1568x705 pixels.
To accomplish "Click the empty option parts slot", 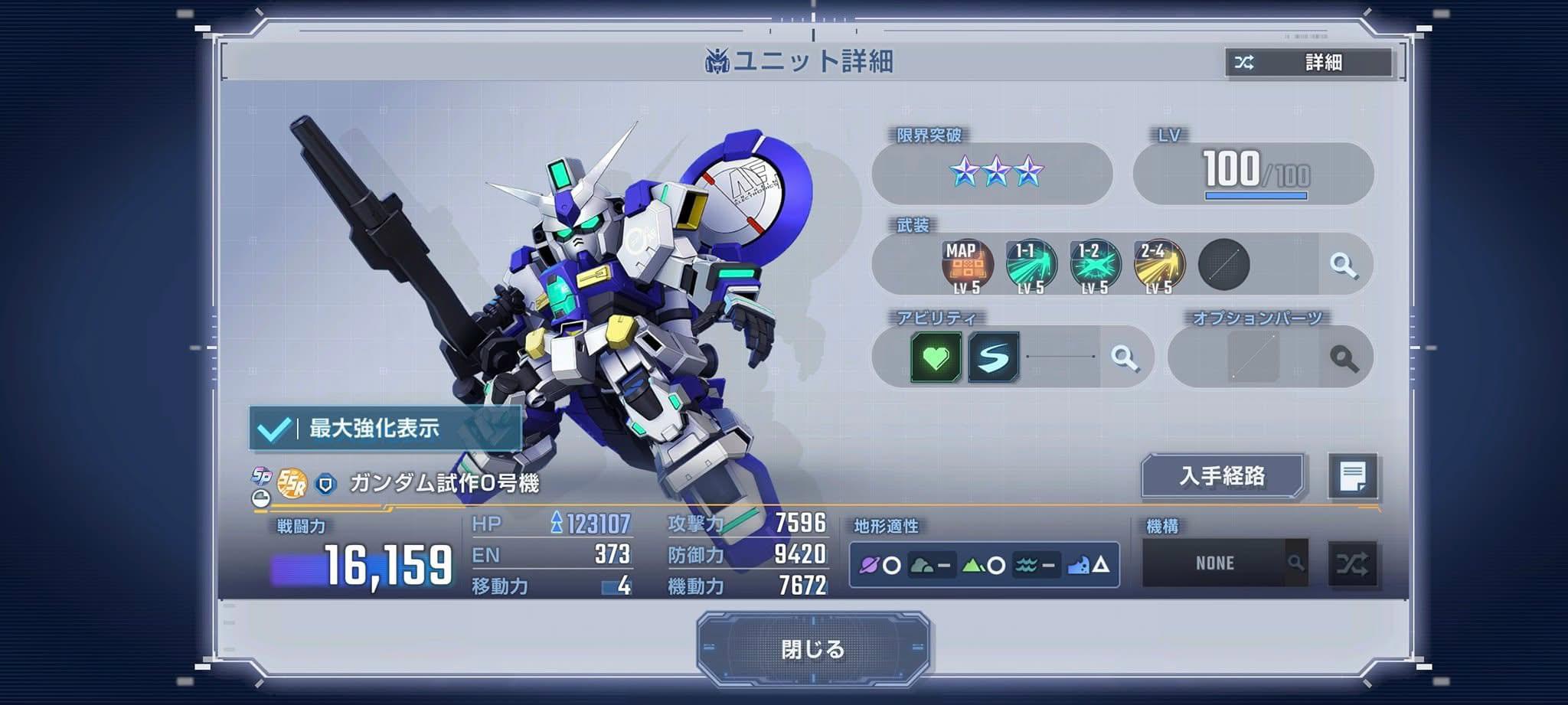I will 1253,357.
